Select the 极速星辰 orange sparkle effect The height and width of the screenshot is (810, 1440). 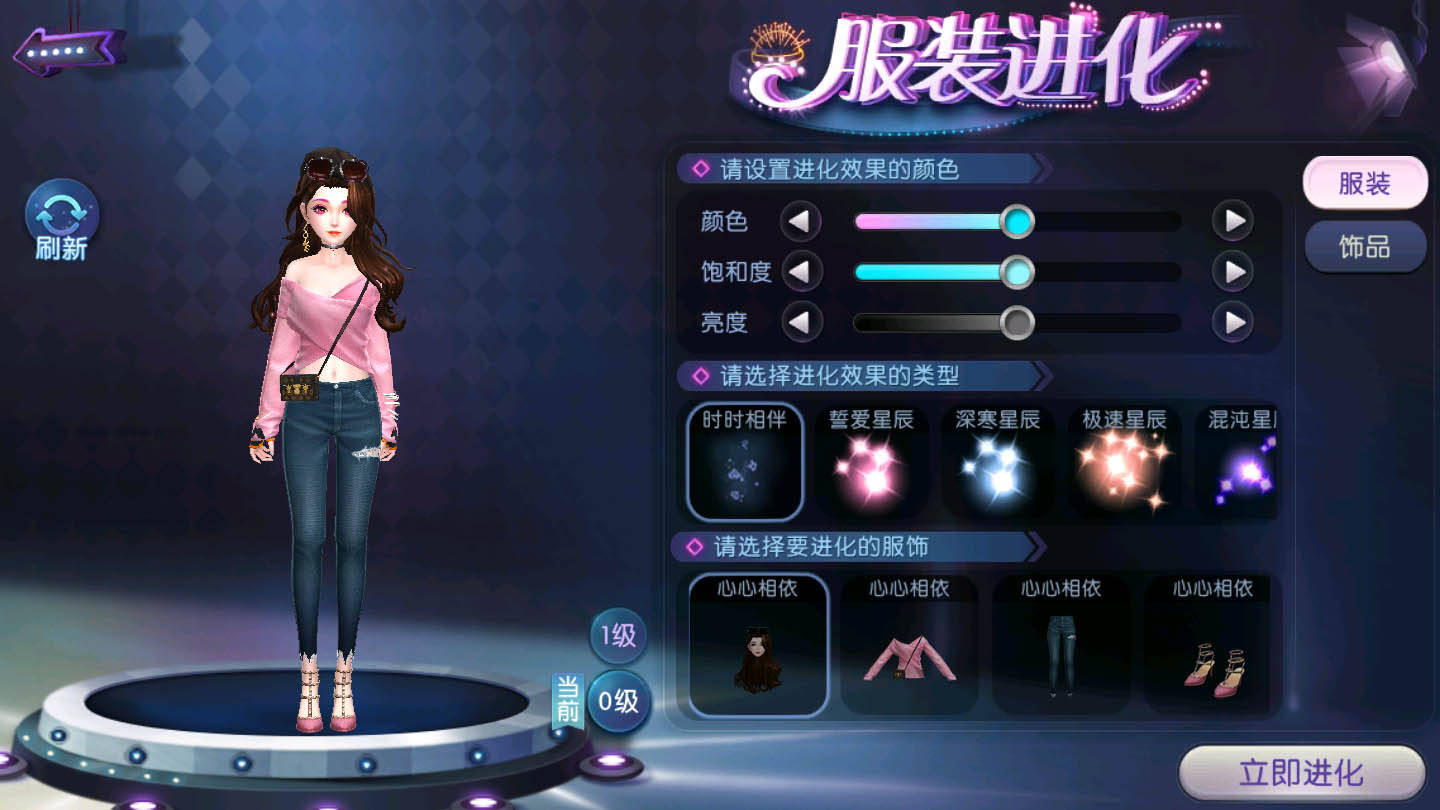[x=1124, y=461]
